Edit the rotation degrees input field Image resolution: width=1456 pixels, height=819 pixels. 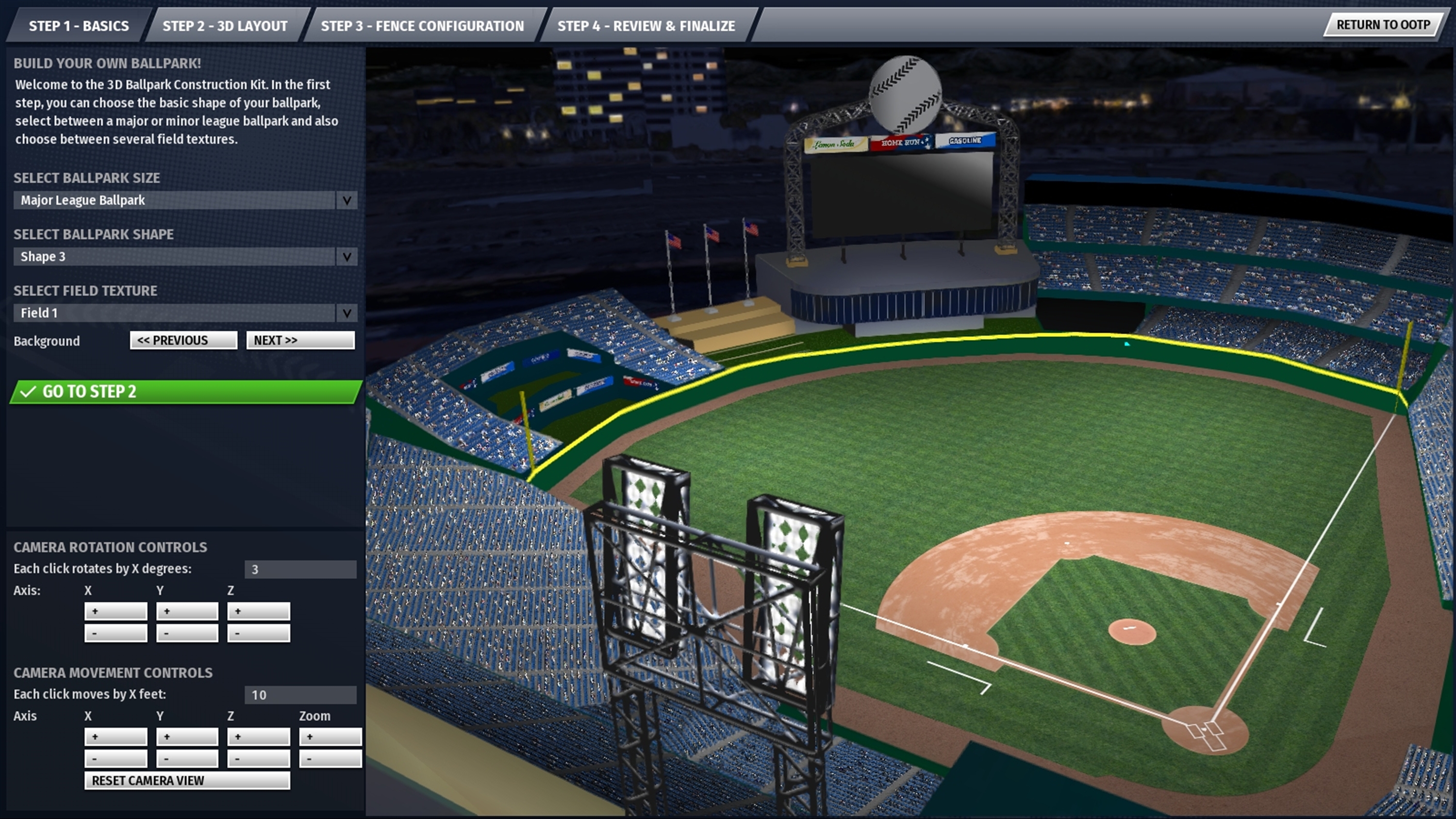(300, 569)
